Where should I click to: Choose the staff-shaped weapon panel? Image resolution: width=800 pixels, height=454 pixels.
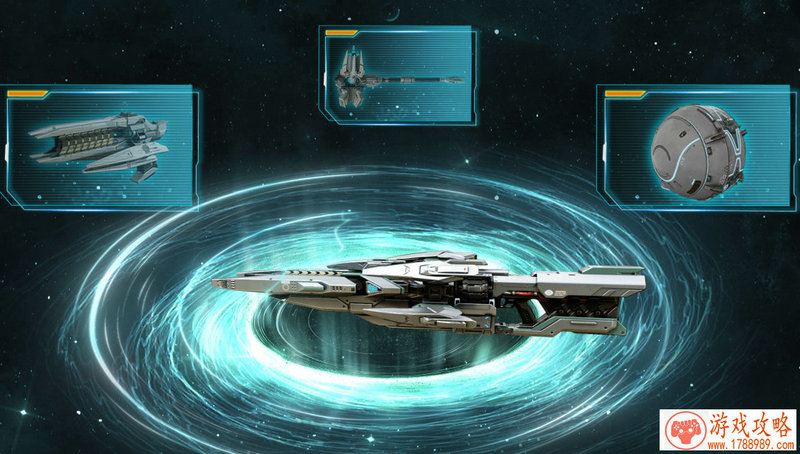point(396,74)
